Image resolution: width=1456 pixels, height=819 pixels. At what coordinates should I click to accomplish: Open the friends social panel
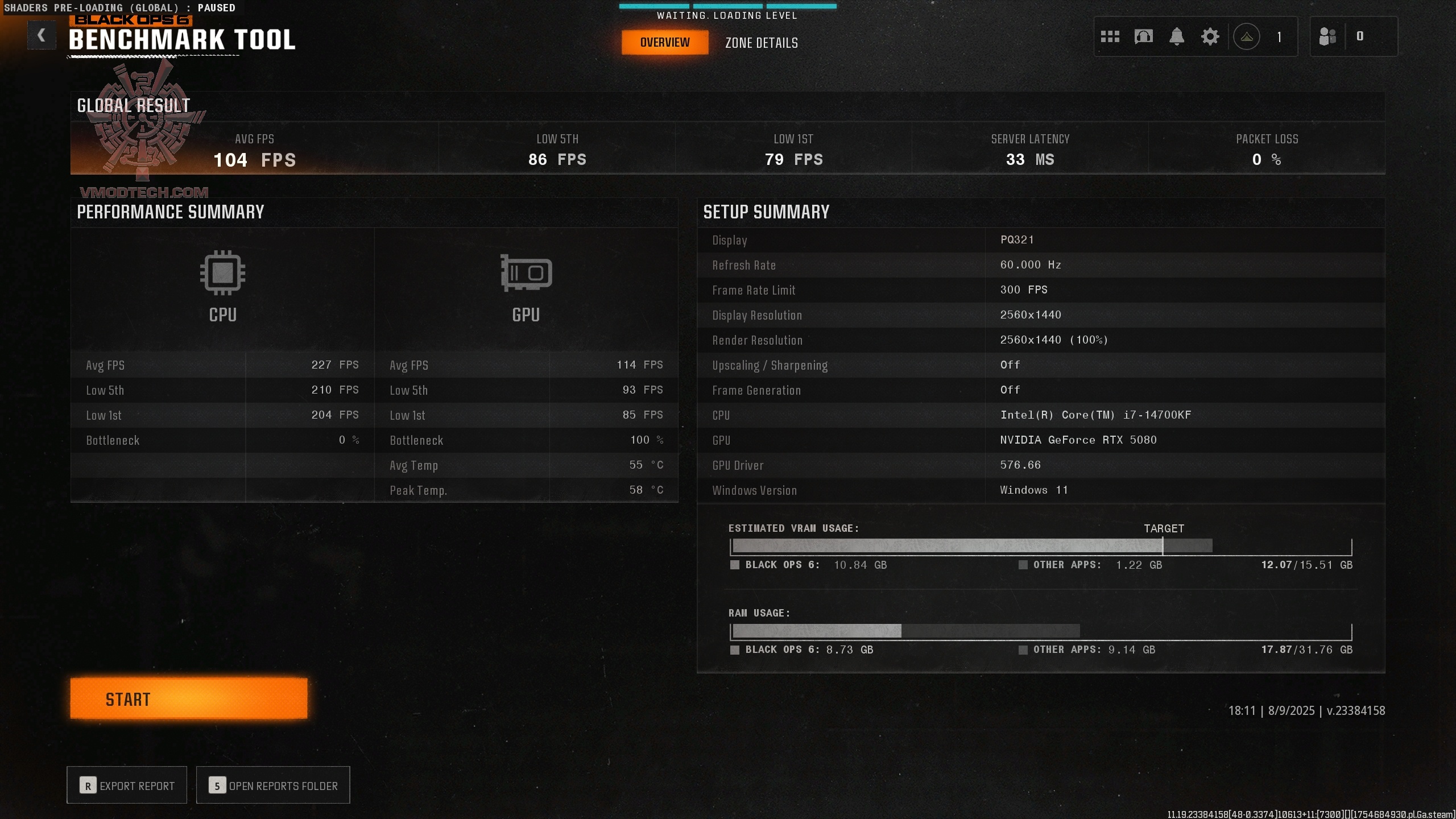click(x=1327, y=36)
